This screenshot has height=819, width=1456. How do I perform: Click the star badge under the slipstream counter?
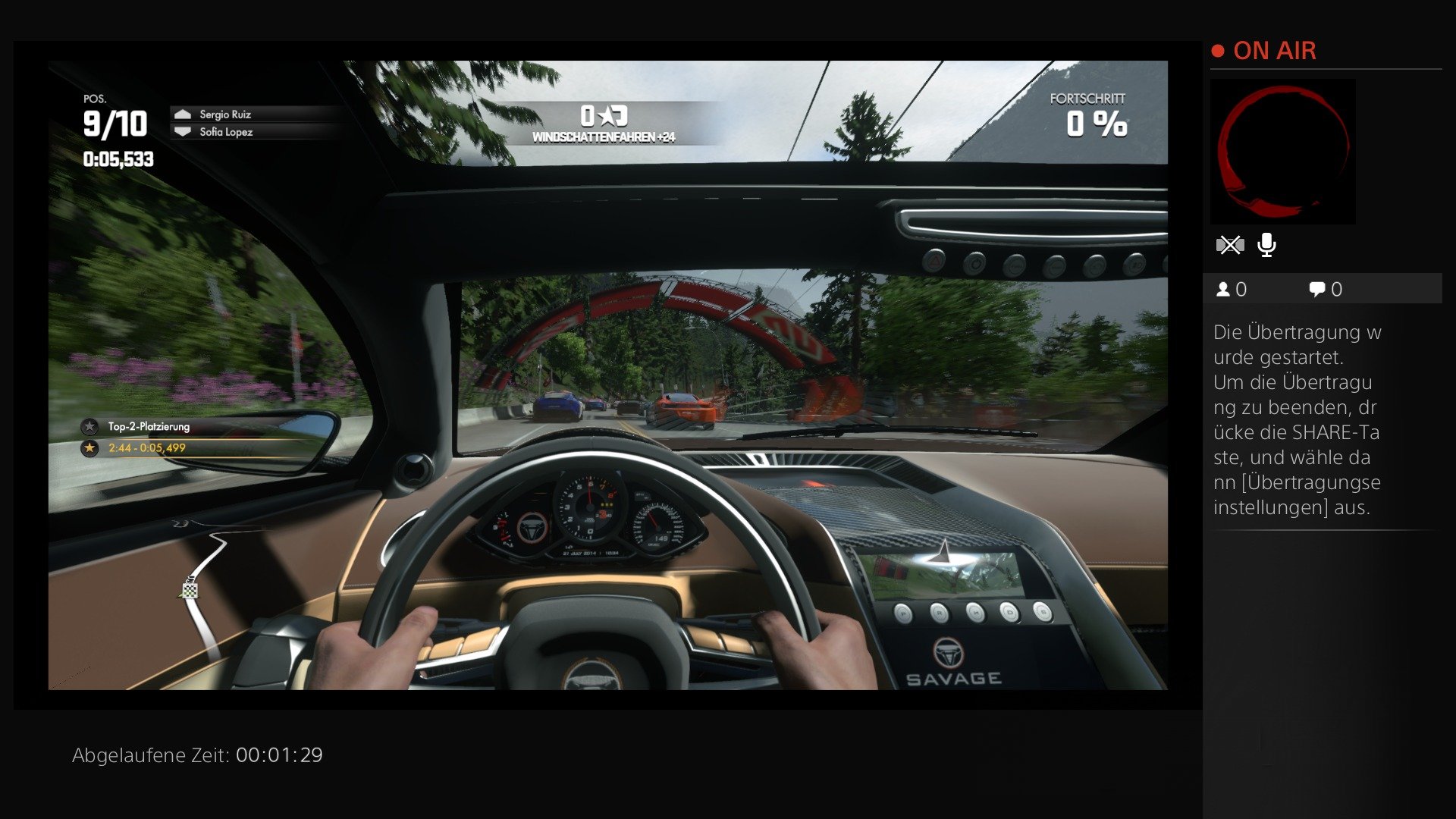pyautogui.click(x=607, y=114)
